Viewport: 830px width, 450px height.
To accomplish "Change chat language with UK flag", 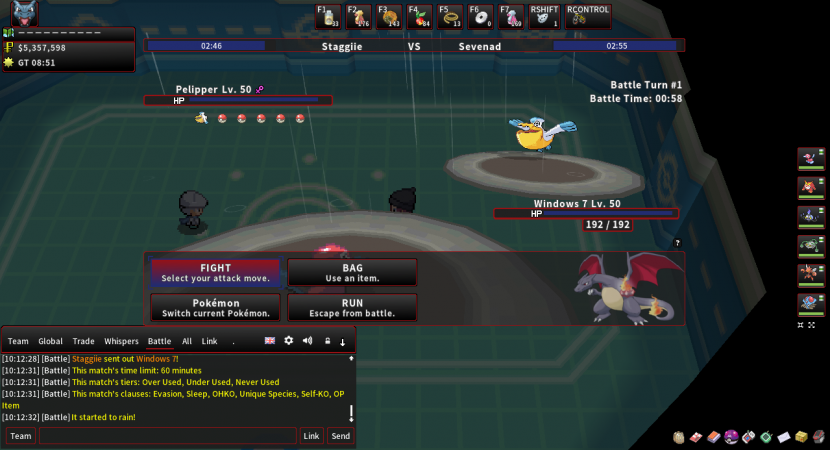I will [270, 341].
